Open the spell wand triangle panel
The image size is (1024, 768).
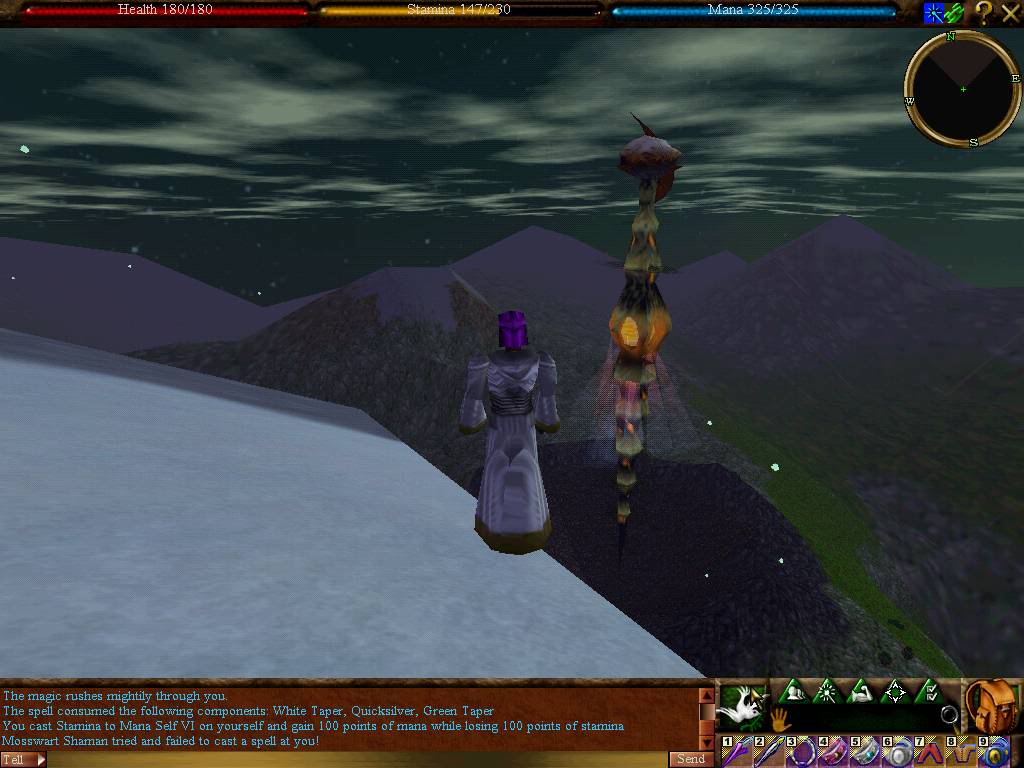827,691
